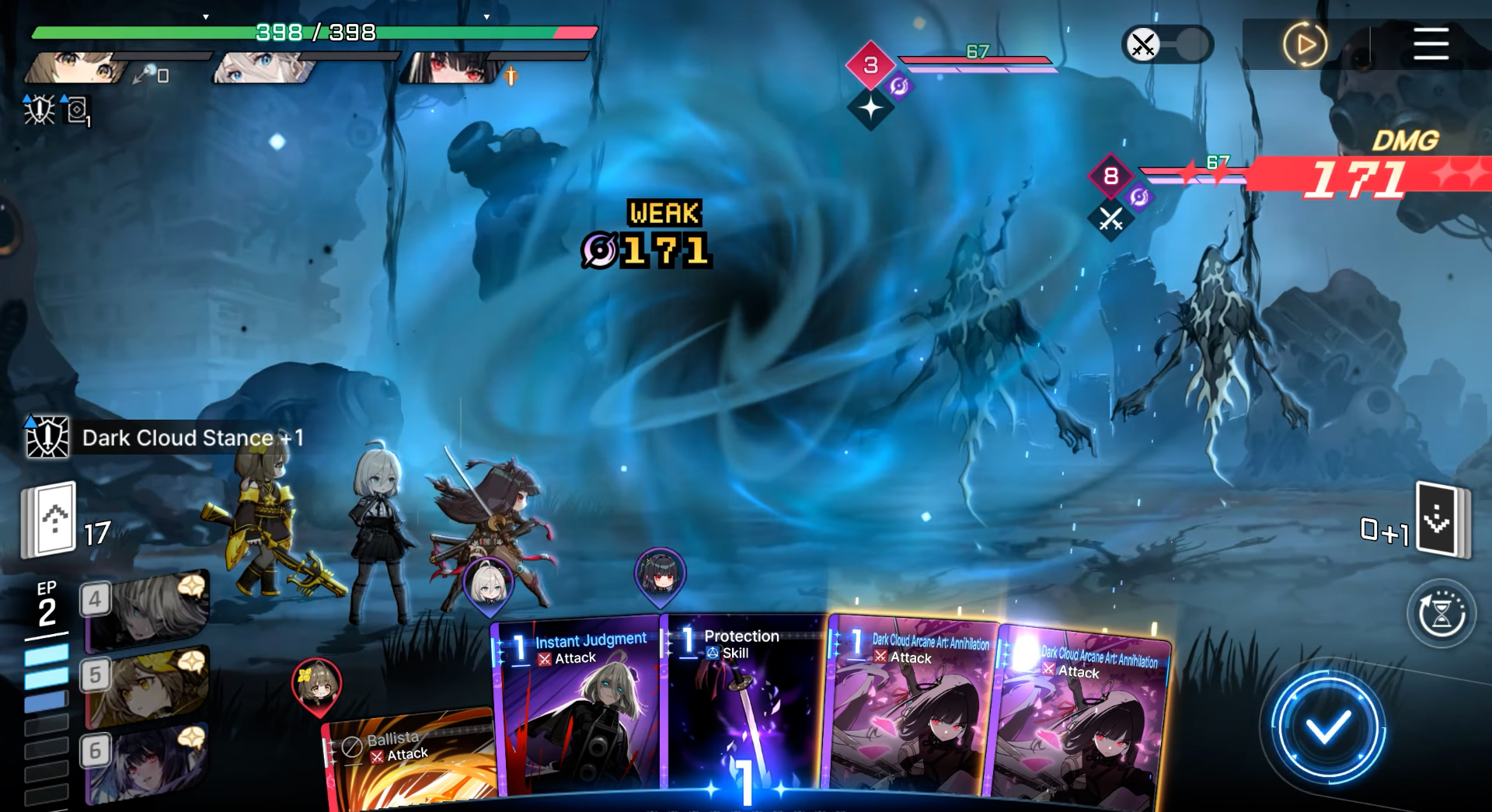Open the hamburger menu
1492x812 pixels.
pyautogui.click(x=1431, y=44)
